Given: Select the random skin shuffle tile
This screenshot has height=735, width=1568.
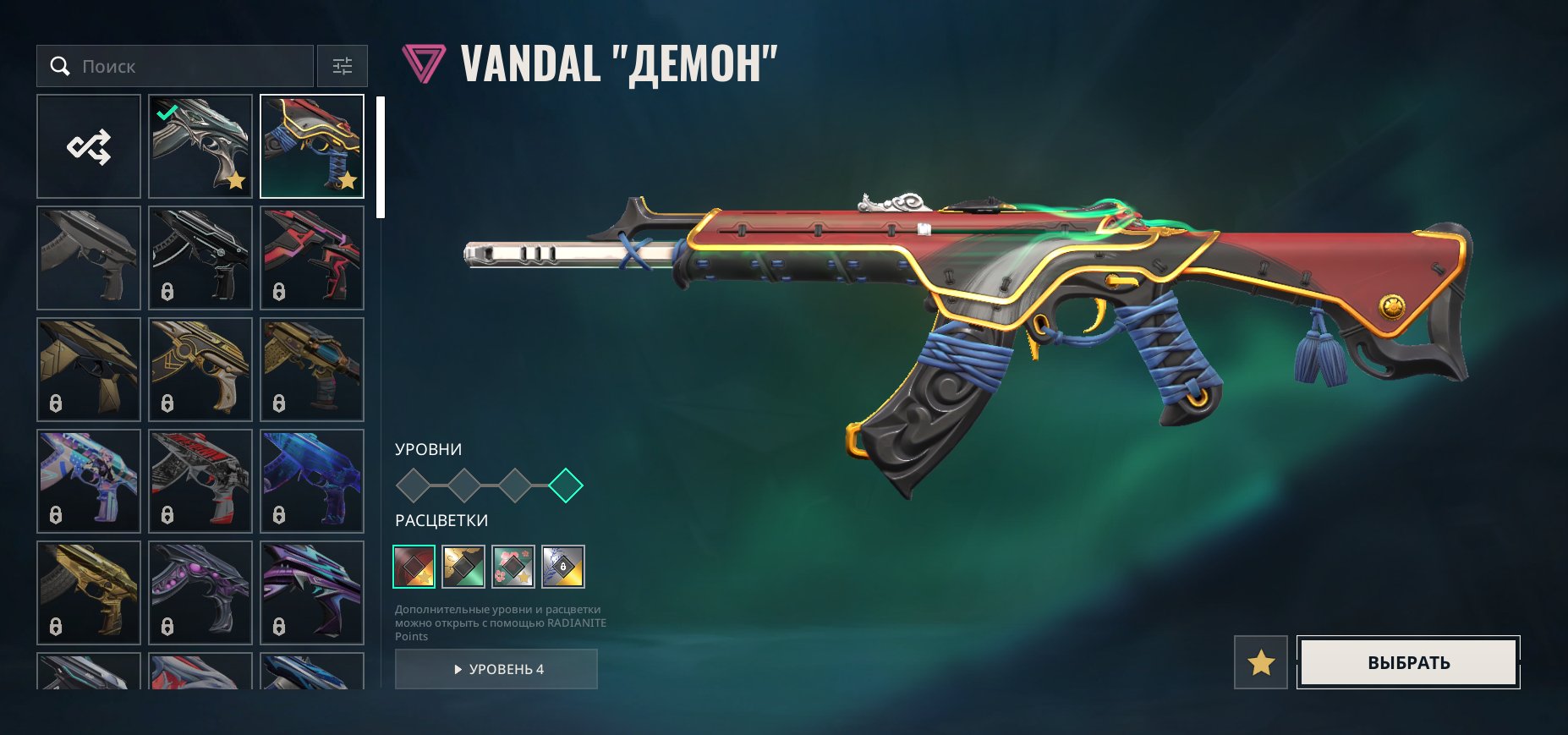Looking at the screenshot, I should (x=89, y=146).
